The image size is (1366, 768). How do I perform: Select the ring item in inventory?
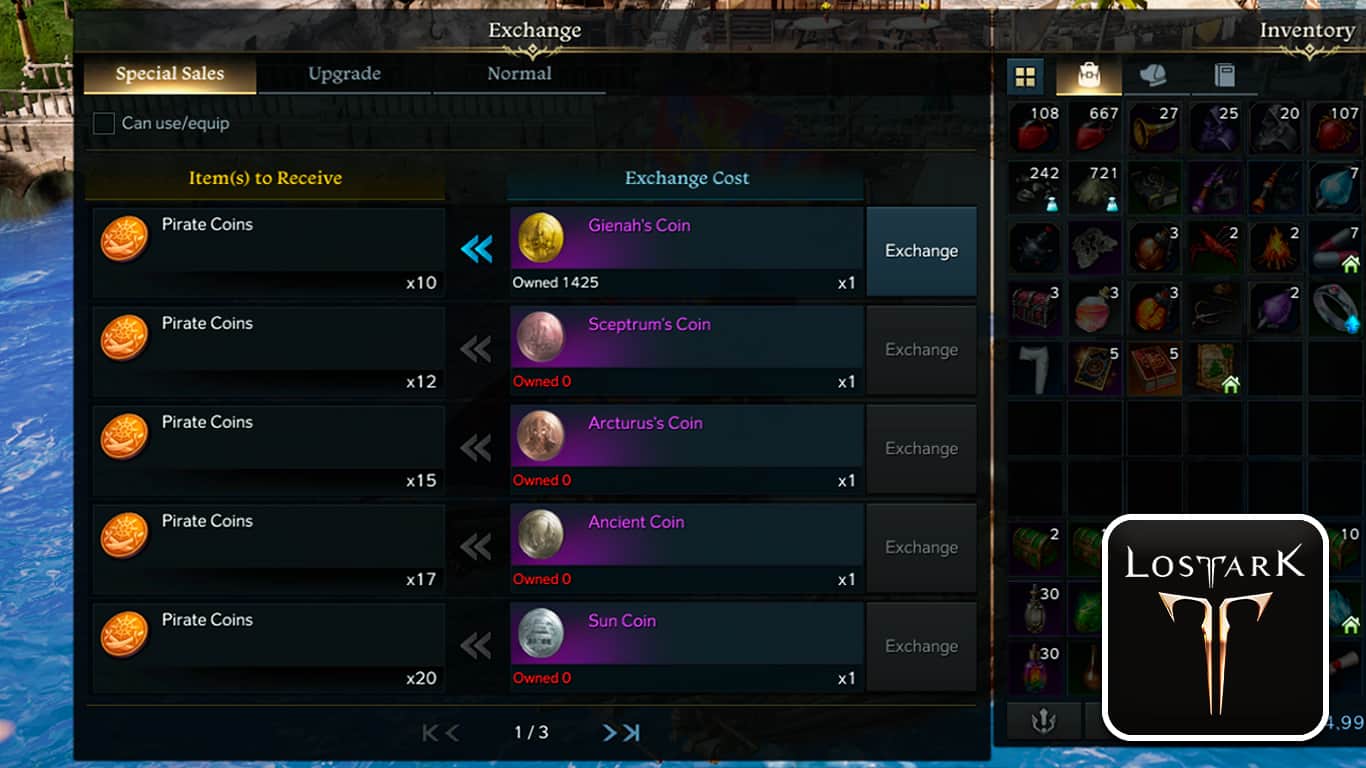(1336, 308)
